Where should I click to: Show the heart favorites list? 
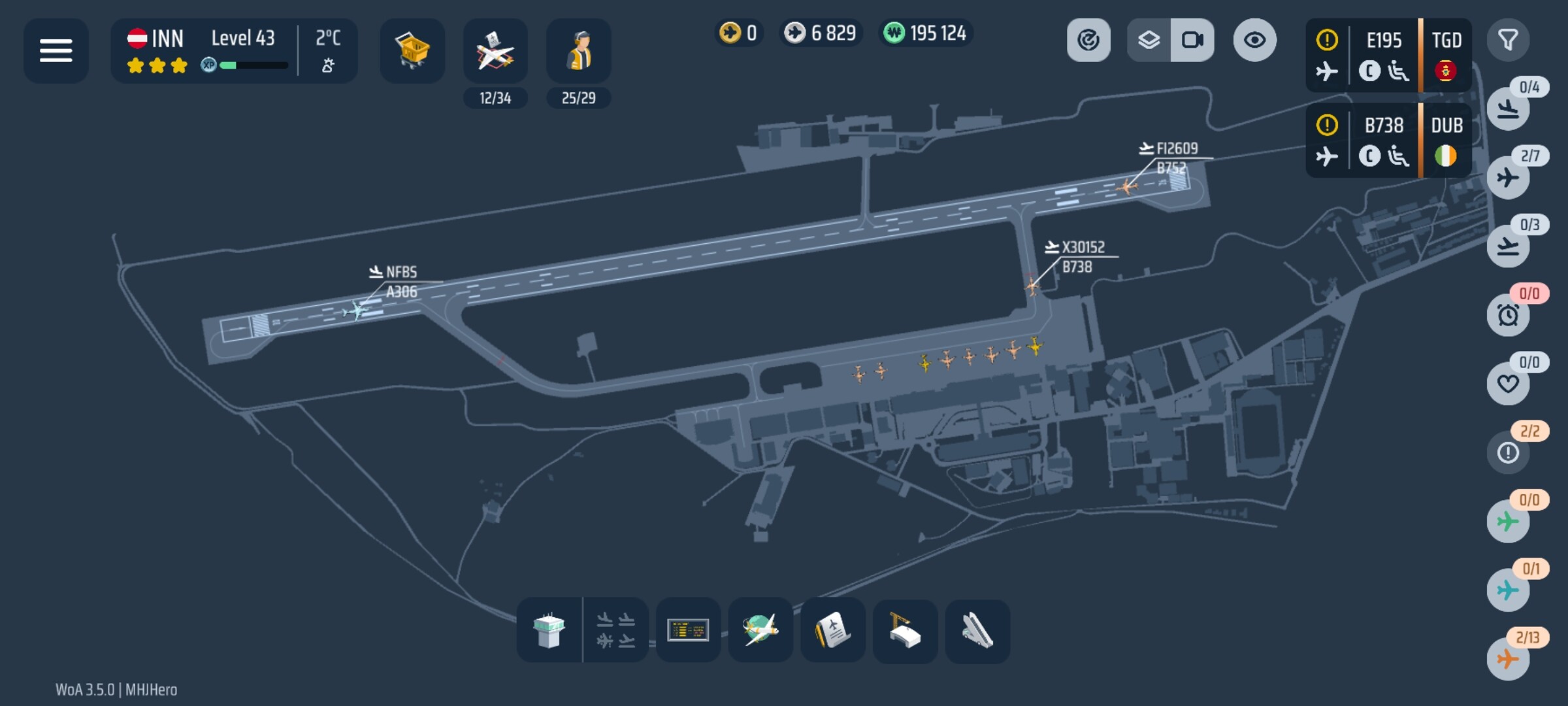tap(1508, 384)
